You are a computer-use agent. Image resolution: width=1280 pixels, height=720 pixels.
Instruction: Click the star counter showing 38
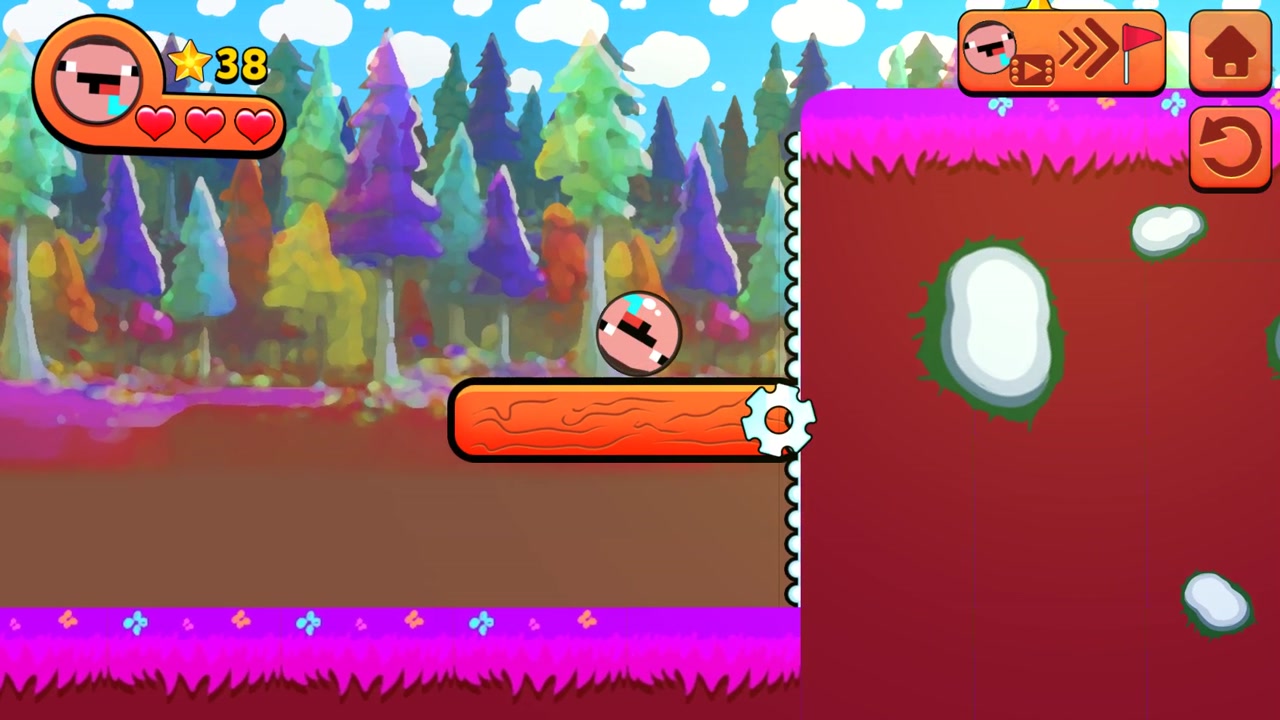240,65
